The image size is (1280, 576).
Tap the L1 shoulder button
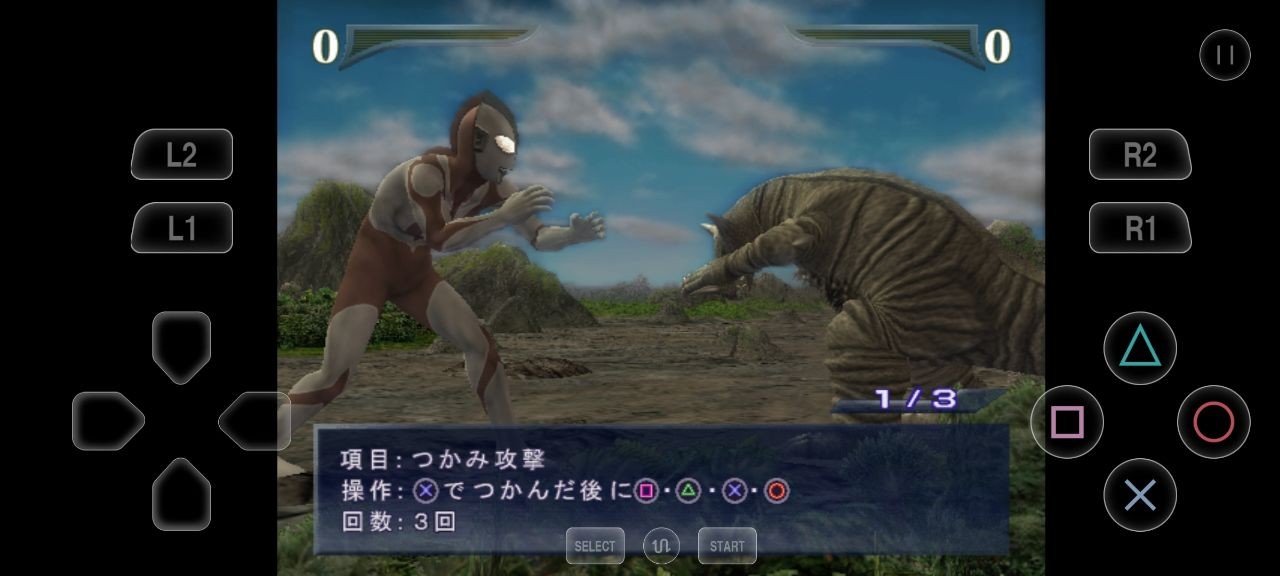[182, 229]
